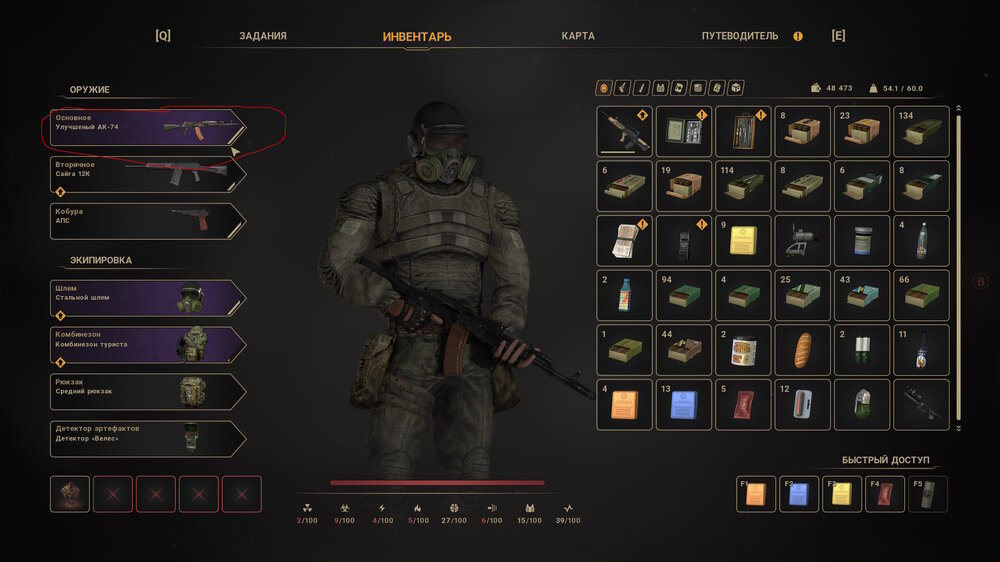Screen dimensions: 1000x562
Task: Click the F1 quick access slot
Action: coord(755,494)
